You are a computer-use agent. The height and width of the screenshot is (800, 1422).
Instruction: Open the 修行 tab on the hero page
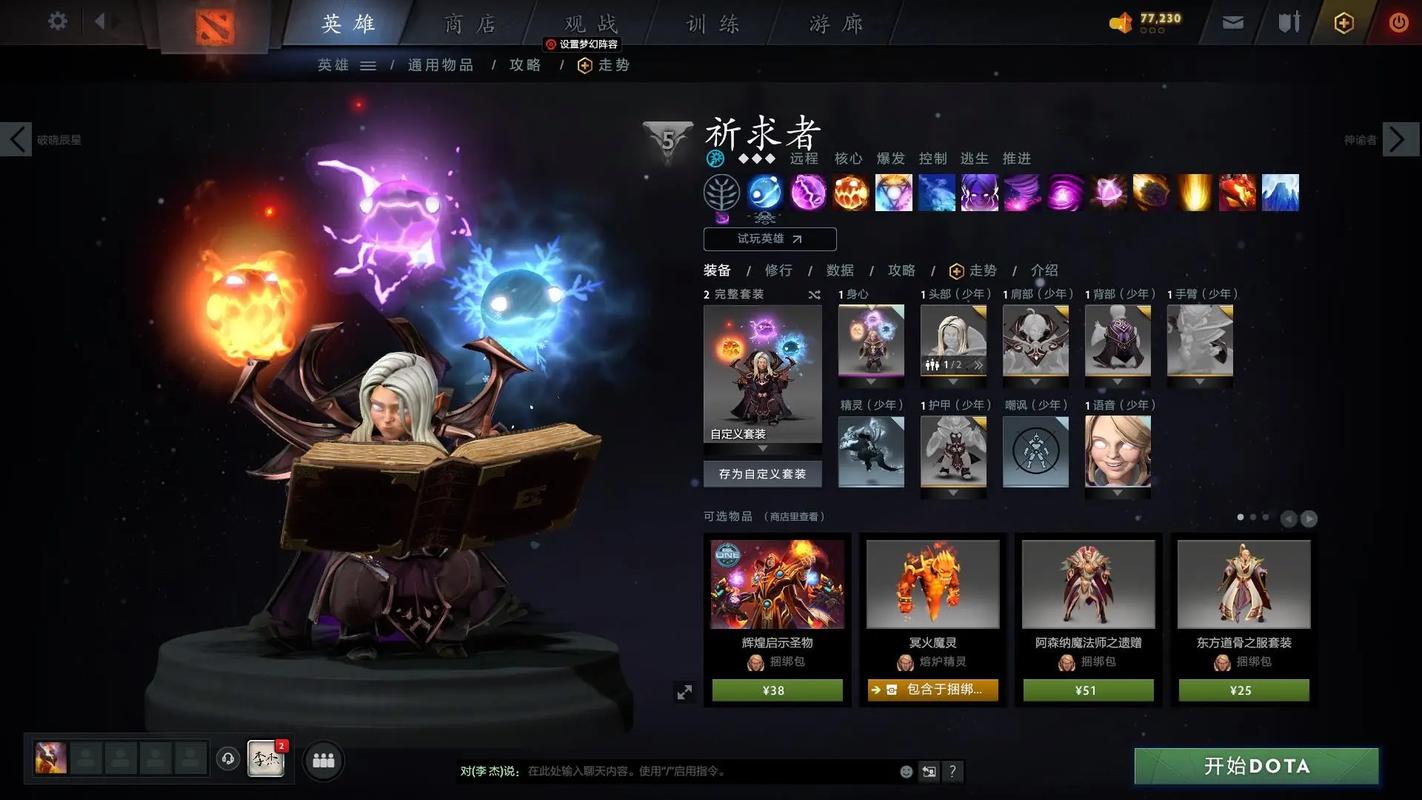(777, 270)
